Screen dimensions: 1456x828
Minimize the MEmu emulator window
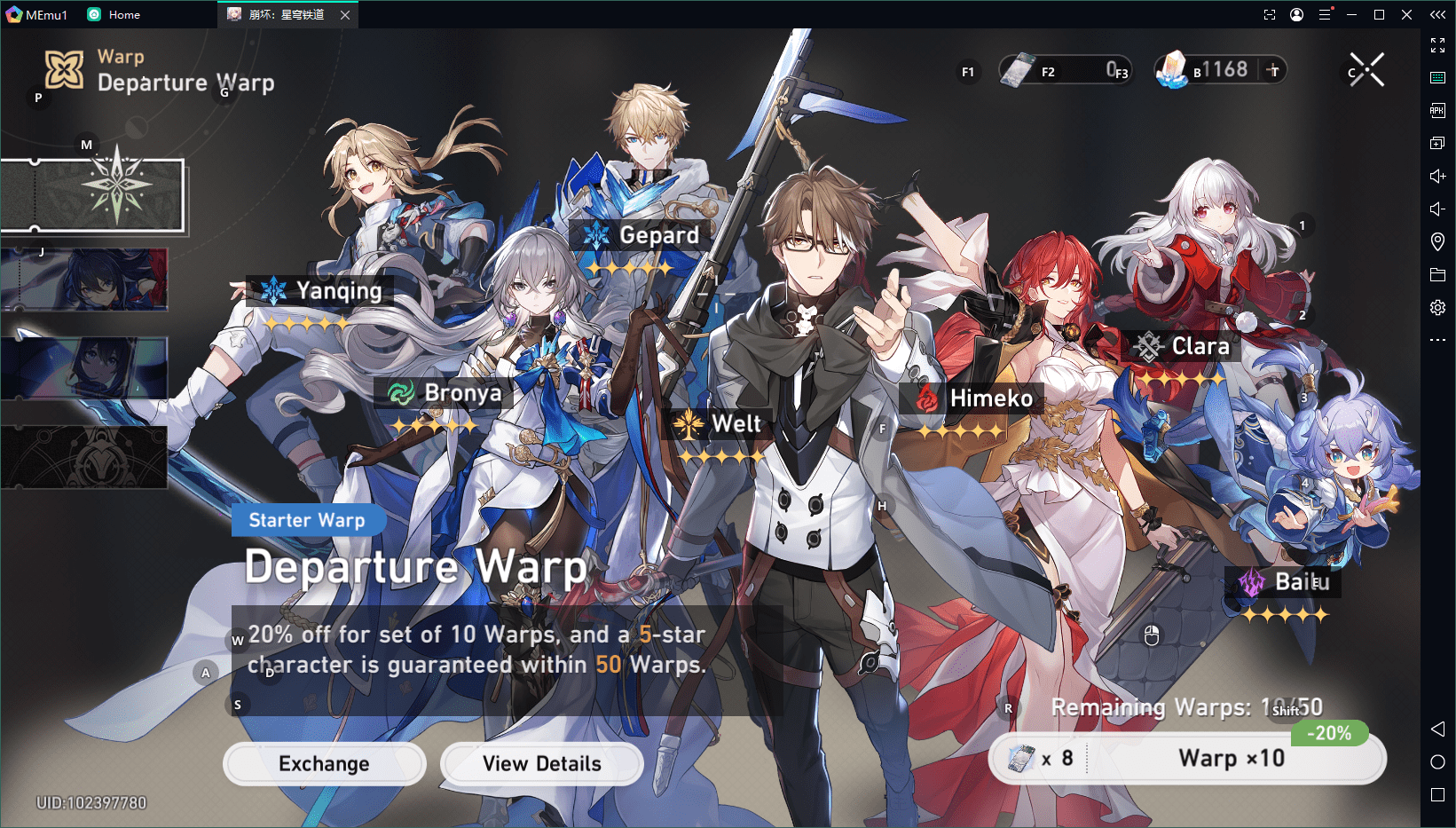tap(1351, 15)
